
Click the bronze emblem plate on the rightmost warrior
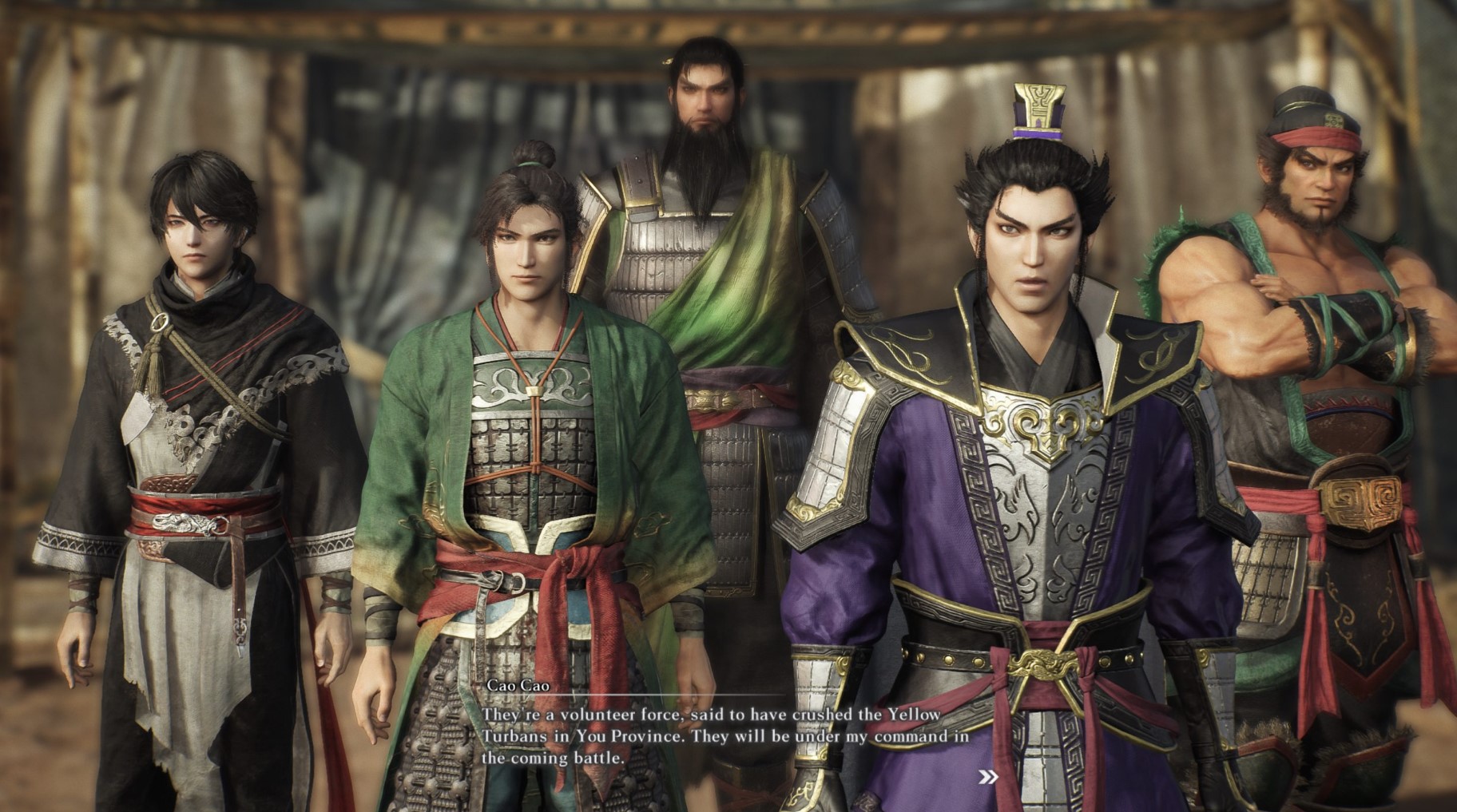pos(1360,503)
